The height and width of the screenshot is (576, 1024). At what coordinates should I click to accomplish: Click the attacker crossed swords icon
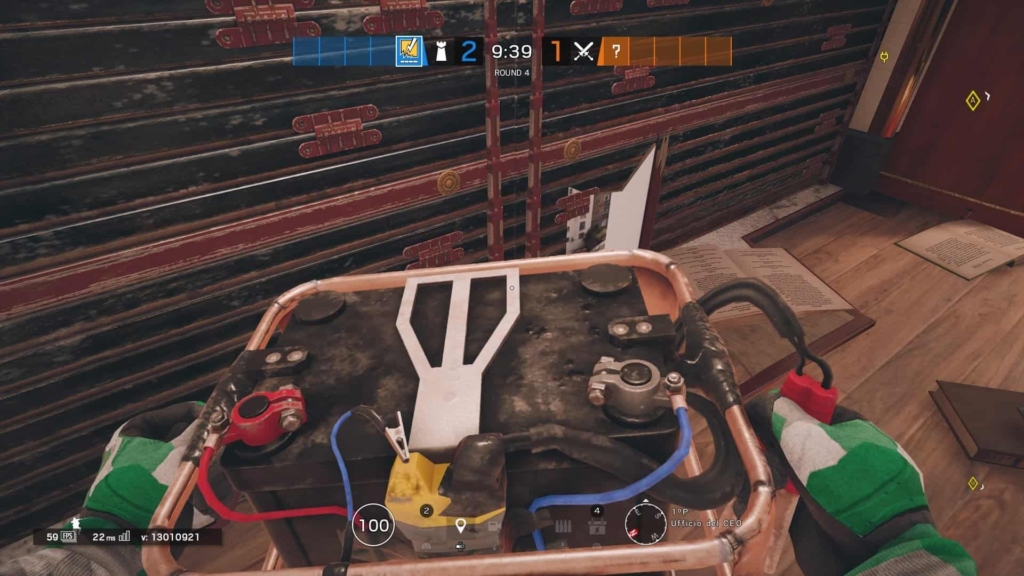click(584, 51)
